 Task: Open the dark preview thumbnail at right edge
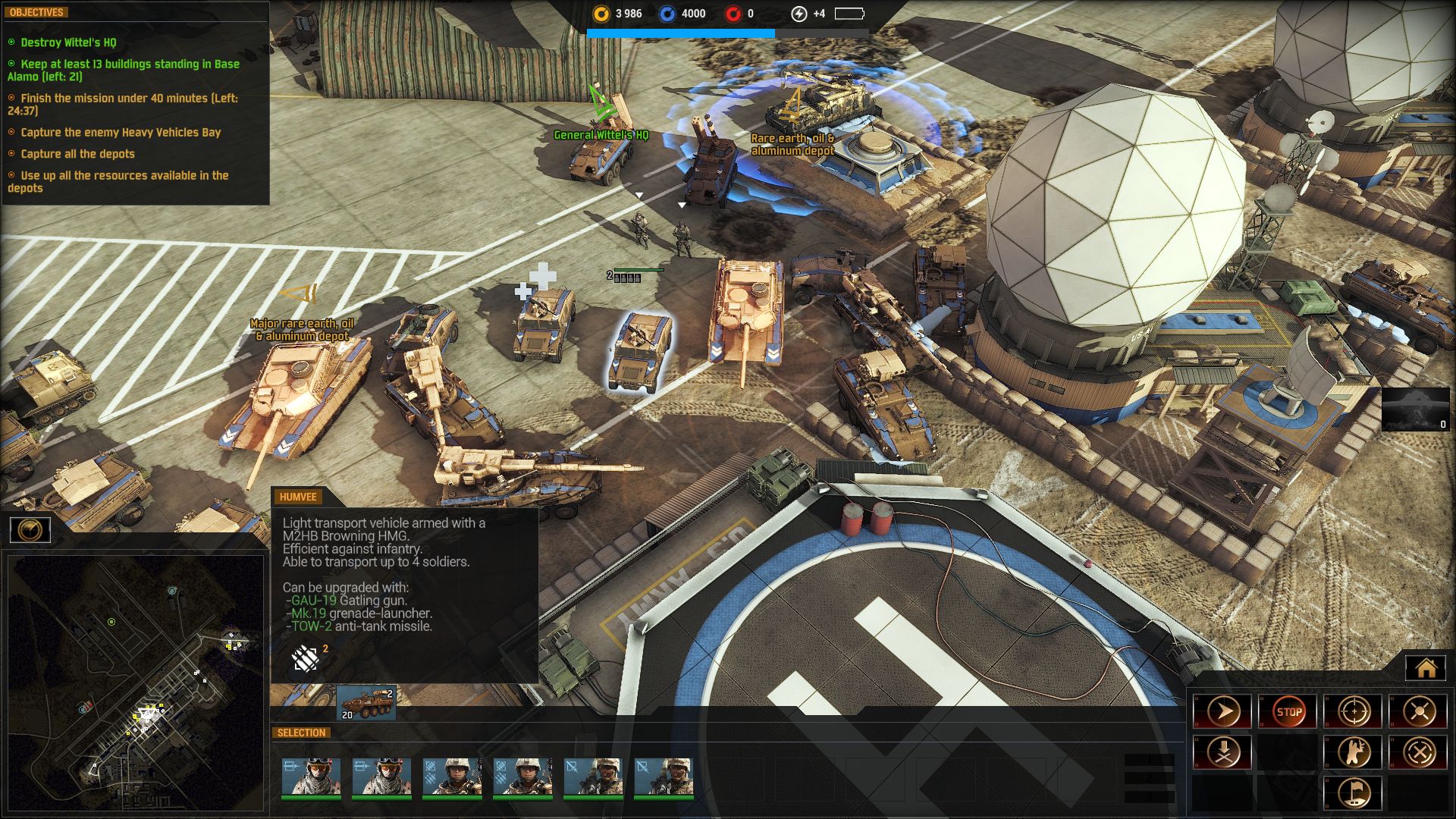pos(1415,409)
